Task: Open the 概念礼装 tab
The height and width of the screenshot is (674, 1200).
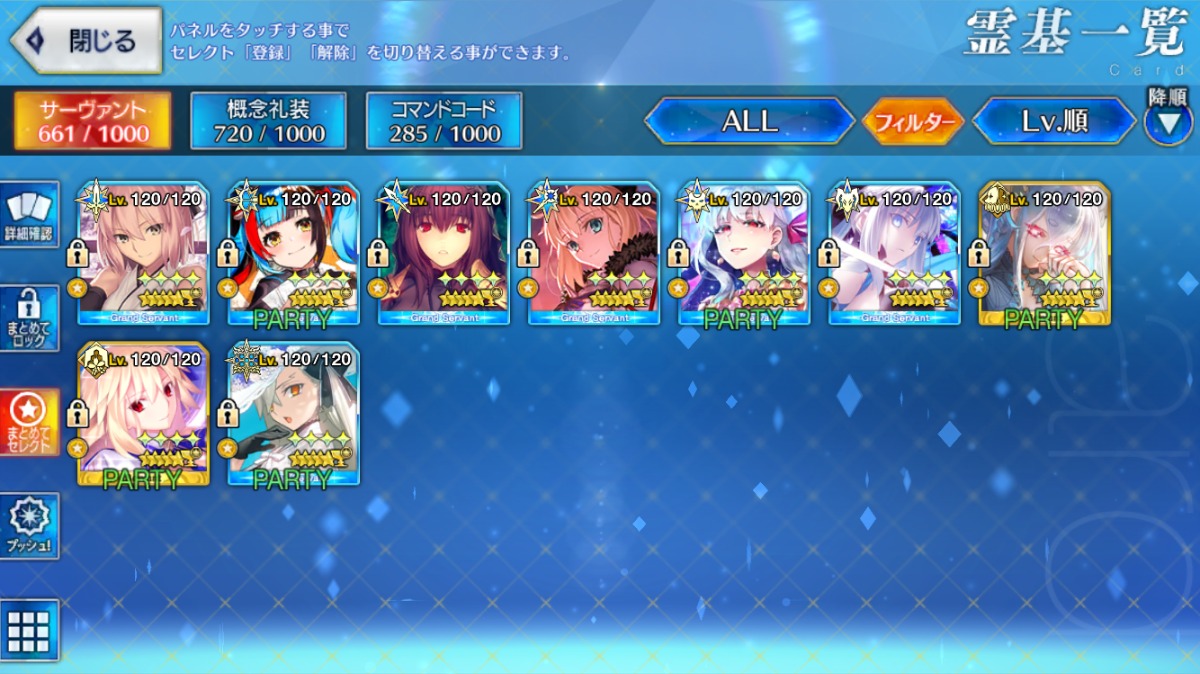Action: click(268, 121)
